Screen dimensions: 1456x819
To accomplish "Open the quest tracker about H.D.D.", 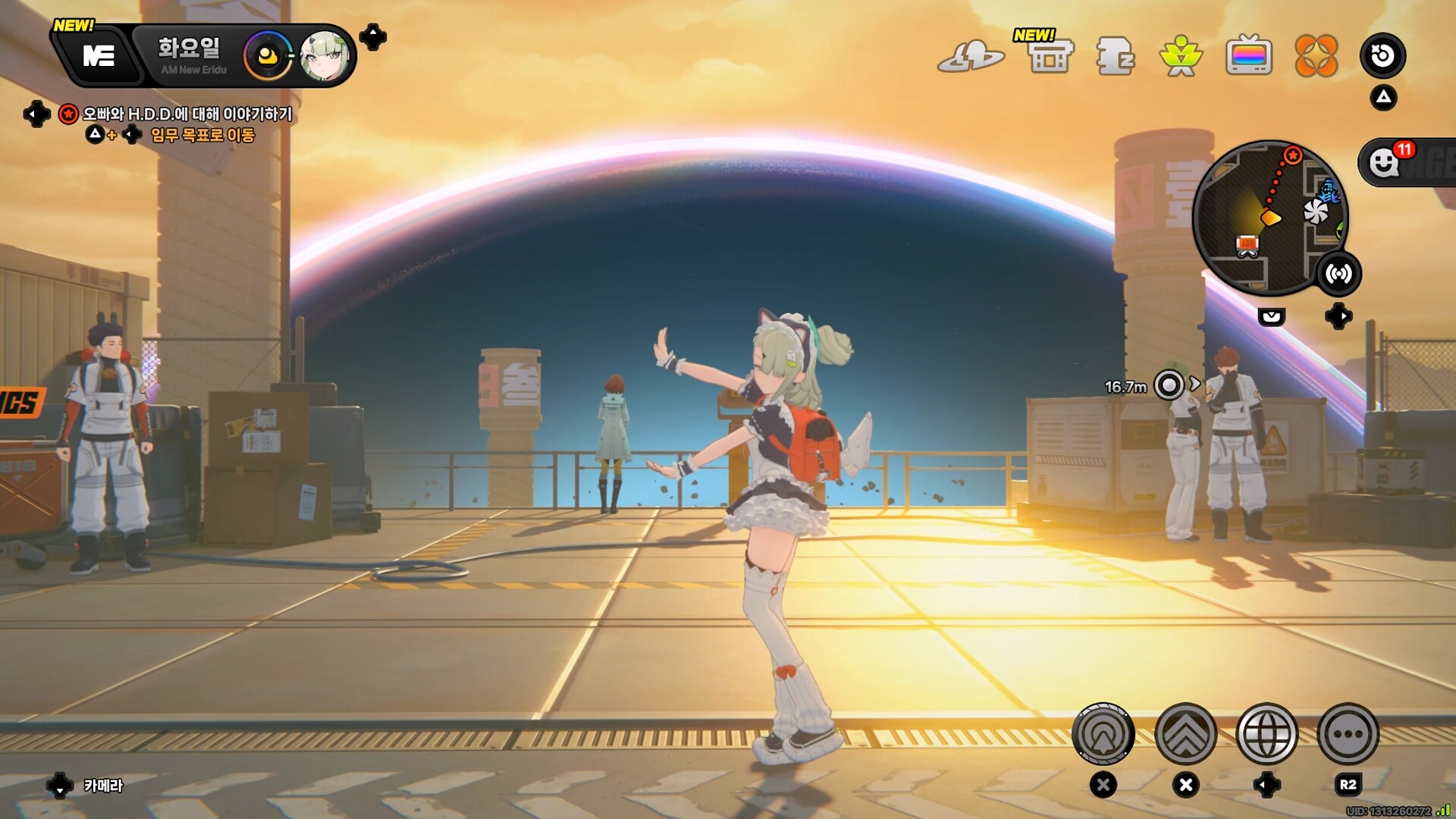I will tap(187, 114).
